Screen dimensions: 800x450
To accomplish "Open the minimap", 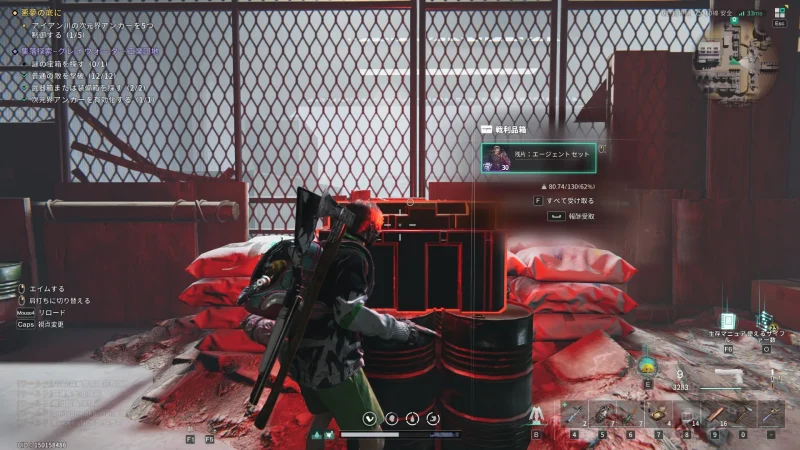I will (x=744, y=45).
